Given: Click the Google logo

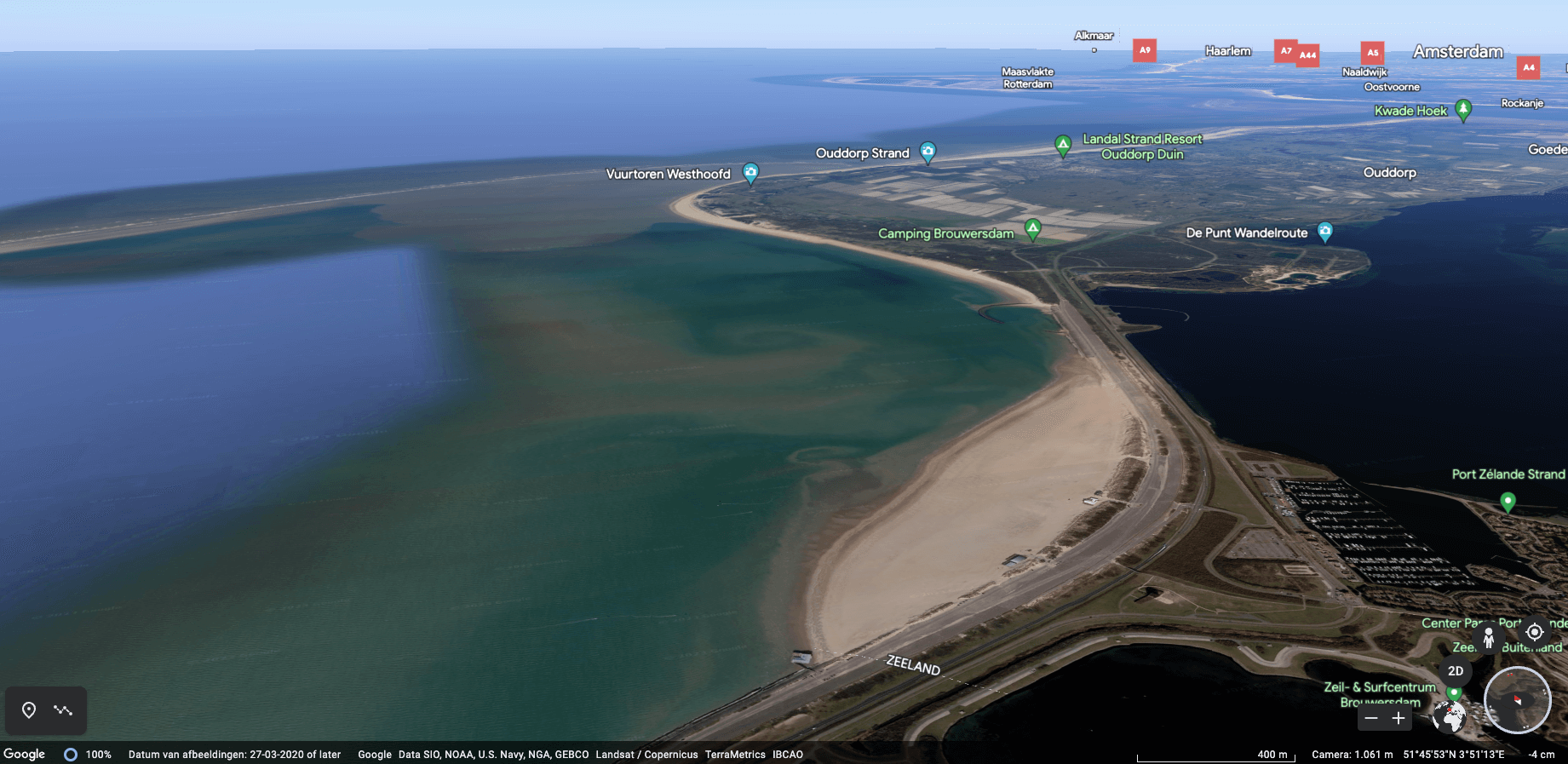Looking at the screenshot, I should click(24, 754).
